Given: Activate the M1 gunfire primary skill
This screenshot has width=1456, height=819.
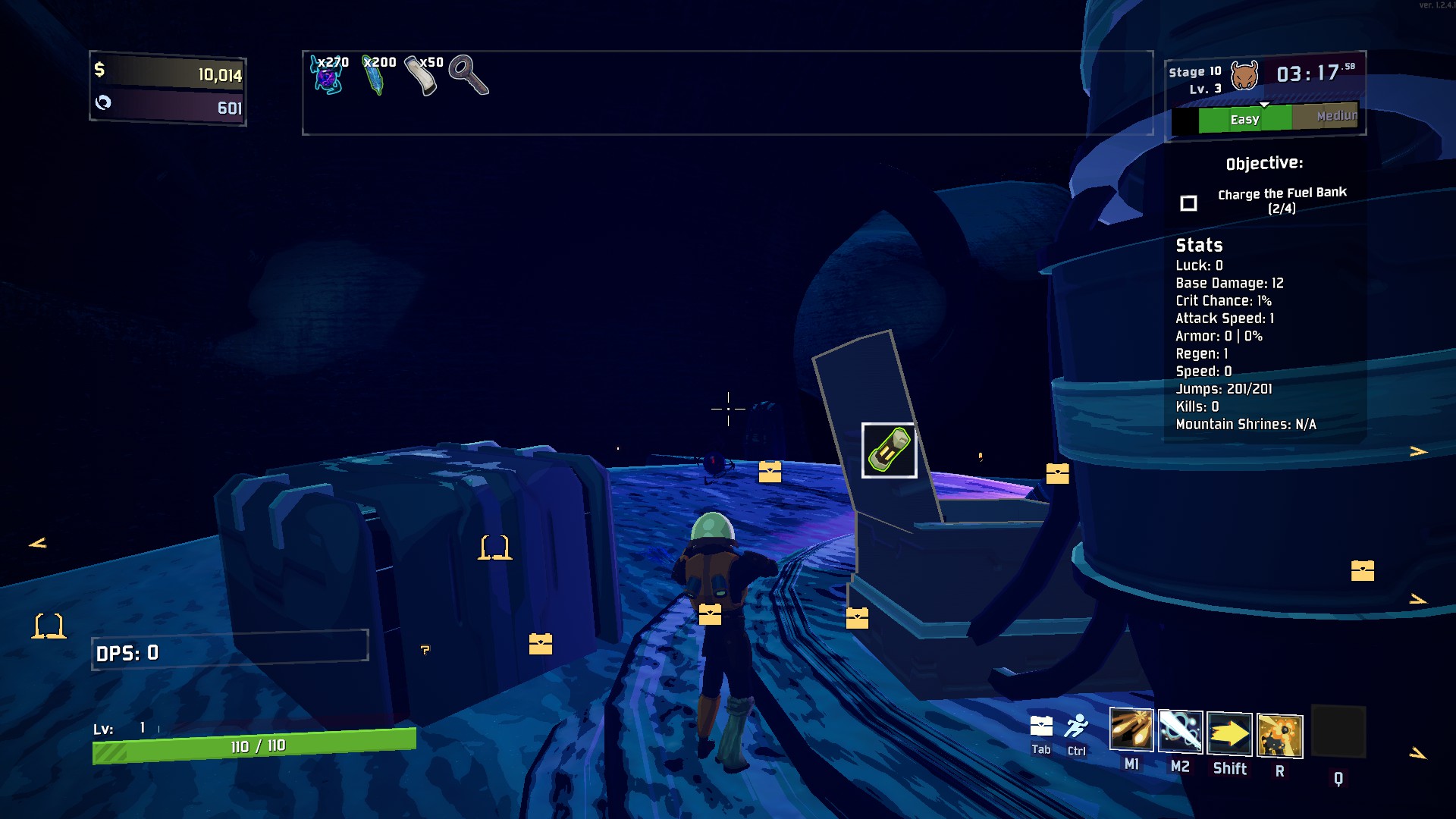Looking at the screenshot, I should (x=1131, y=731).
